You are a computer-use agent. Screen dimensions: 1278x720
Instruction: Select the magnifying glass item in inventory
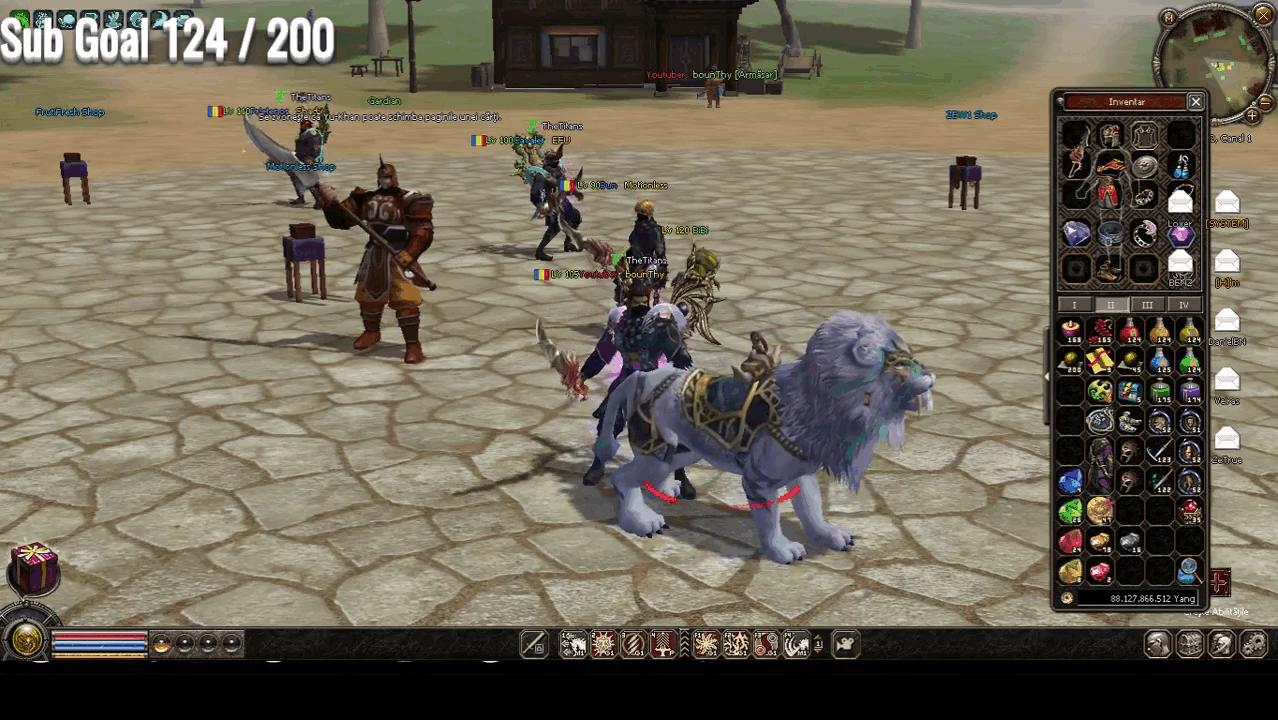[x=1188, y=571]
